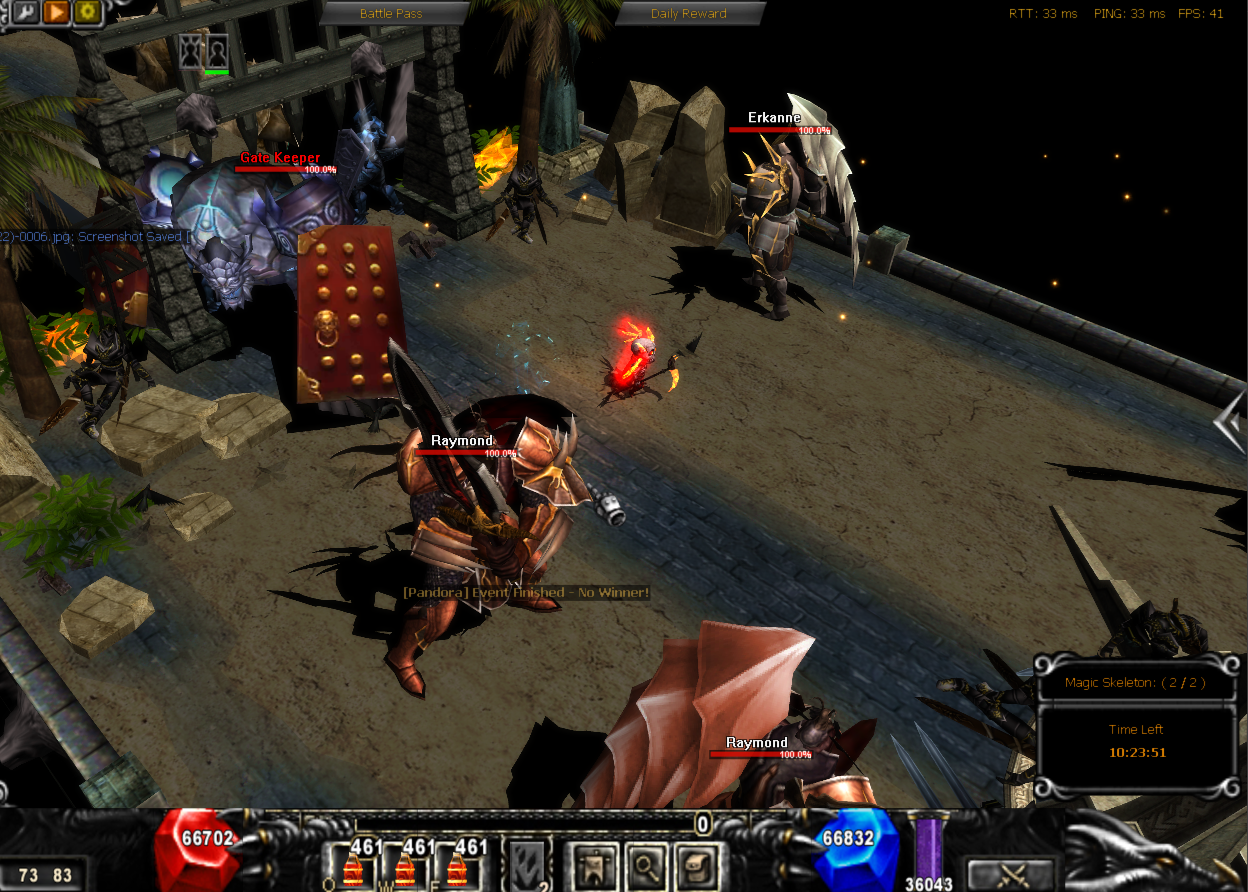Use the third red potion slot
1248x892 pixels.
coord(458,864)
